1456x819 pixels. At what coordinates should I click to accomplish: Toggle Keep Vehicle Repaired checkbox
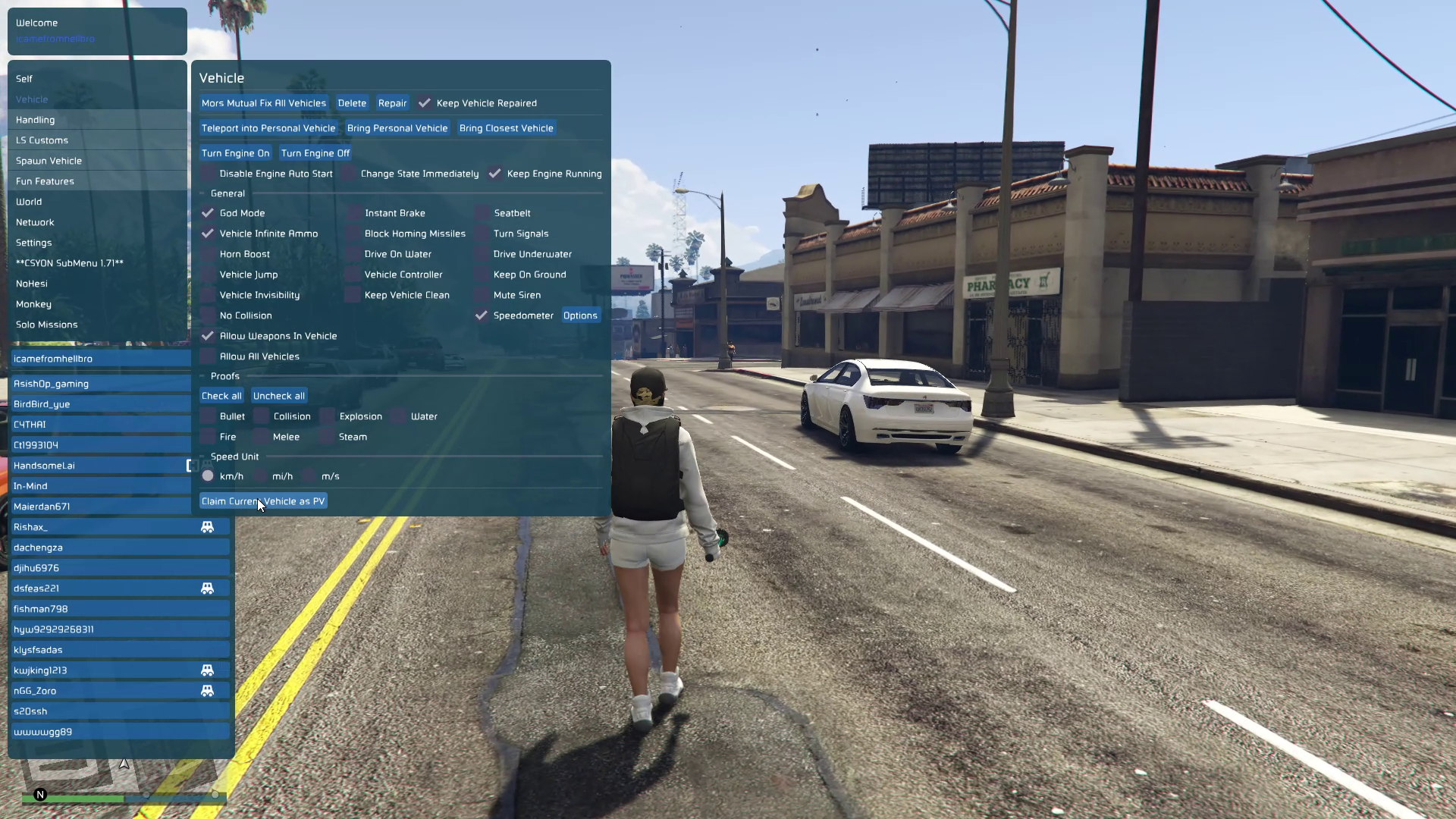tap(425, 103)
